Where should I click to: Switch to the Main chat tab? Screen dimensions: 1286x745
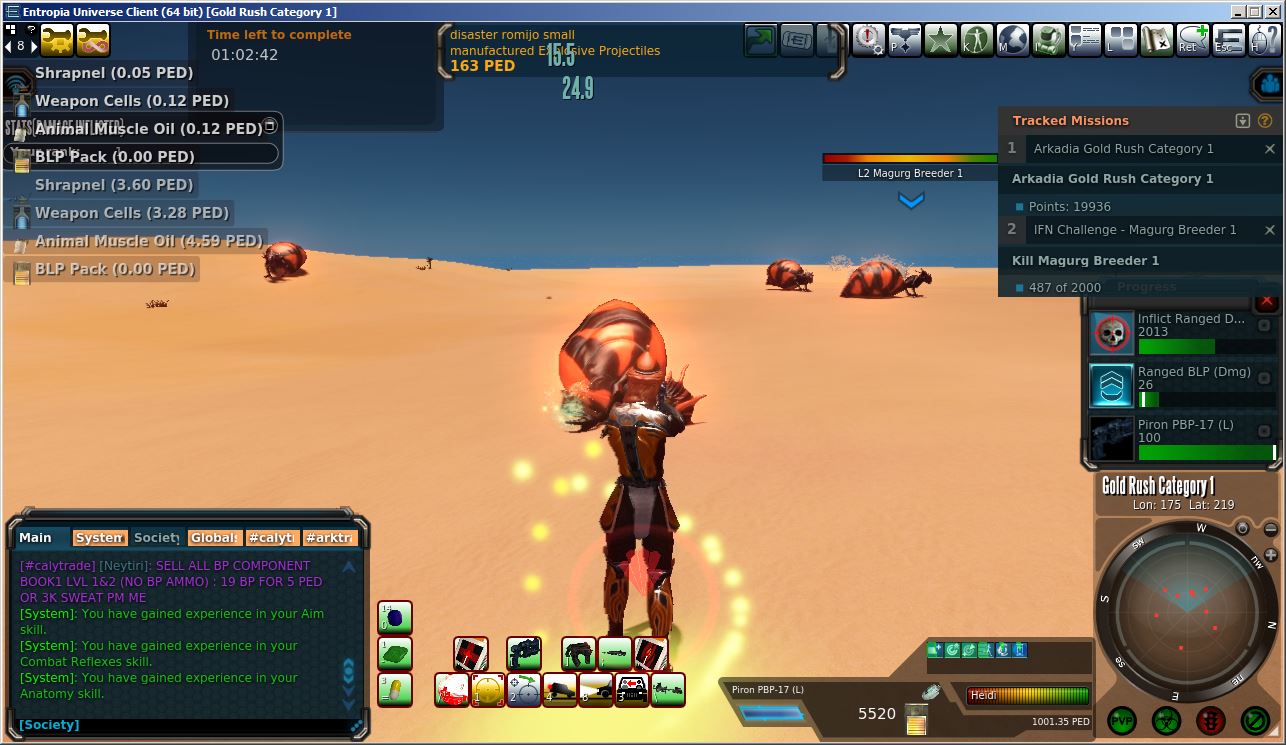(x=36, y=538)
